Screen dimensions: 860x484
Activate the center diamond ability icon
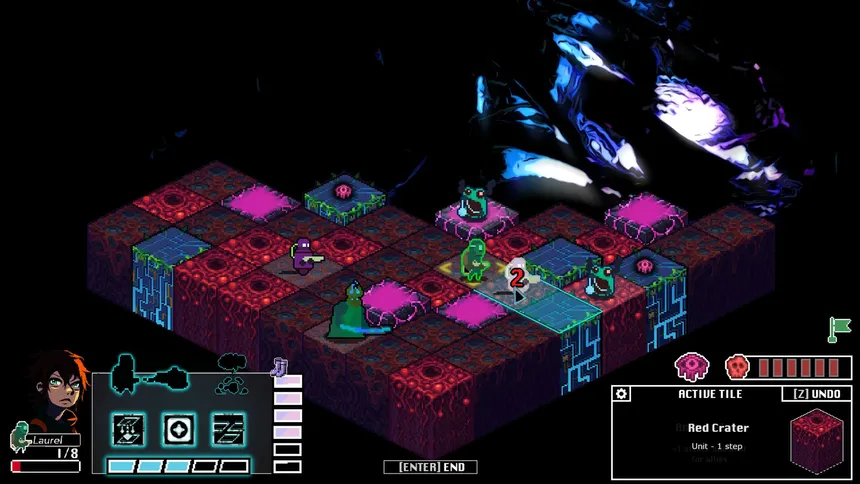click(x=178, y=429)
